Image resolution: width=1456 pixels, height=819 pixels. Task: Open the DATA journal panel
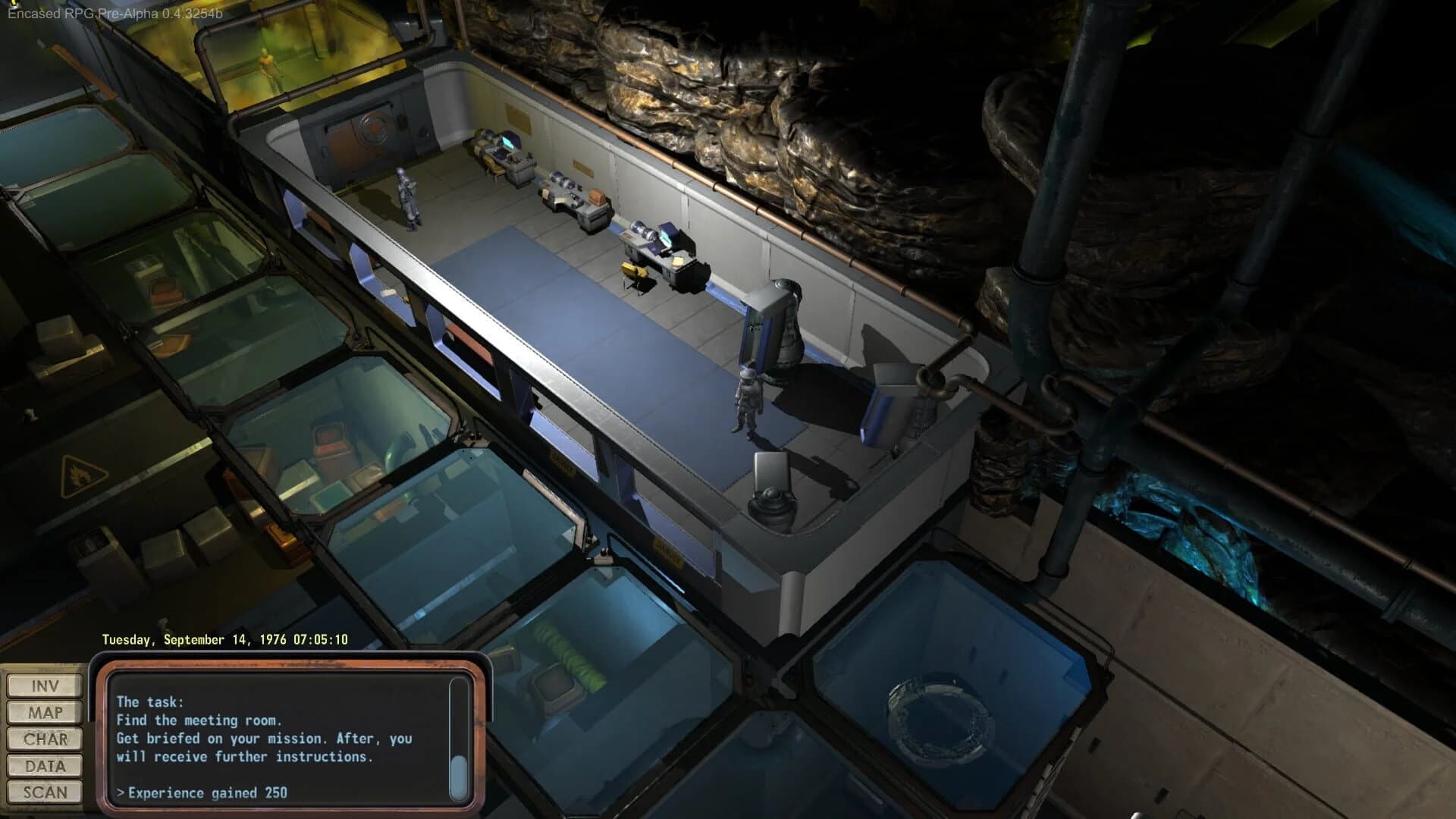point(43,765)
